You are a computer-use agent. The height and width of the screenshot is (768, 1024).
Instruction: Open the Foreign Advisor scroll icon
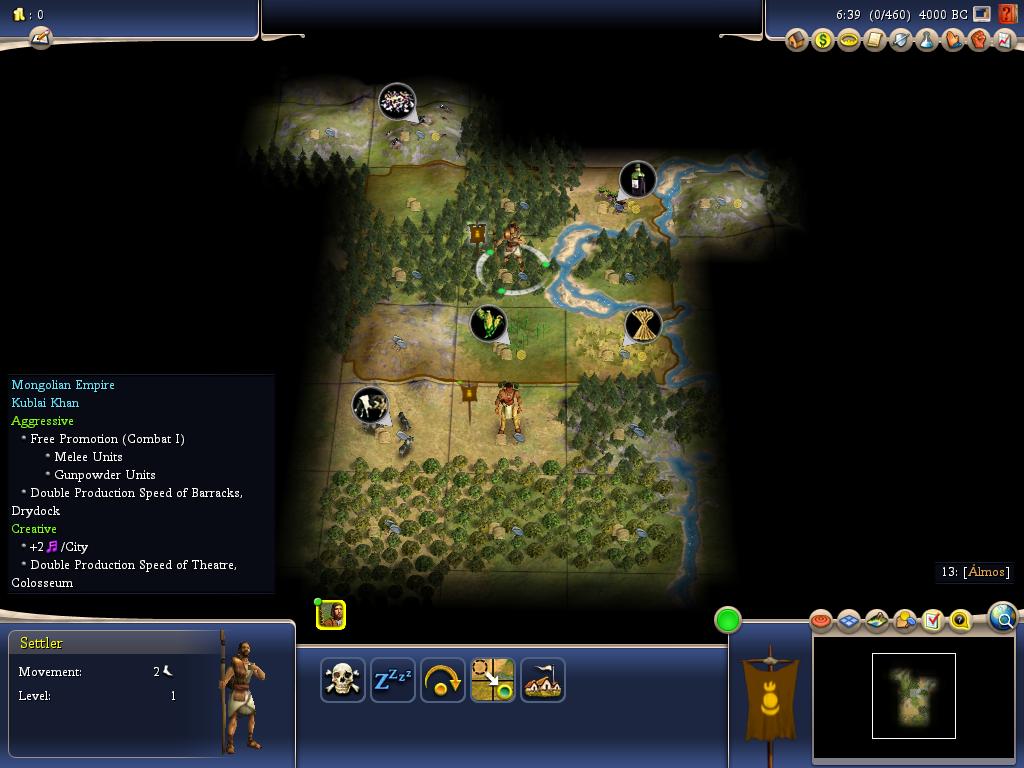point(875,40)
